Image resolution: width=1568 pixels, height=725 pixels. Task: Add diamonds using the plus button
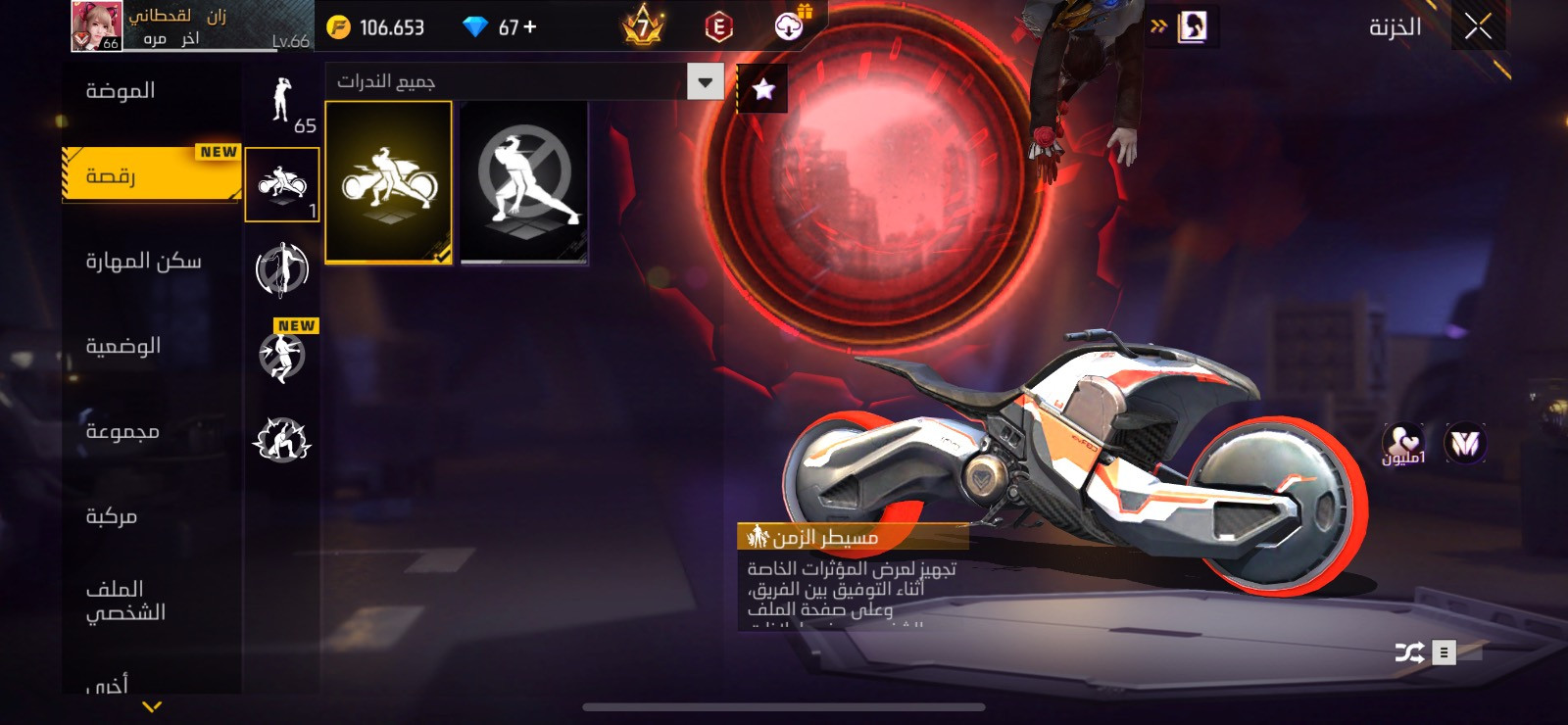click(530, 27)
